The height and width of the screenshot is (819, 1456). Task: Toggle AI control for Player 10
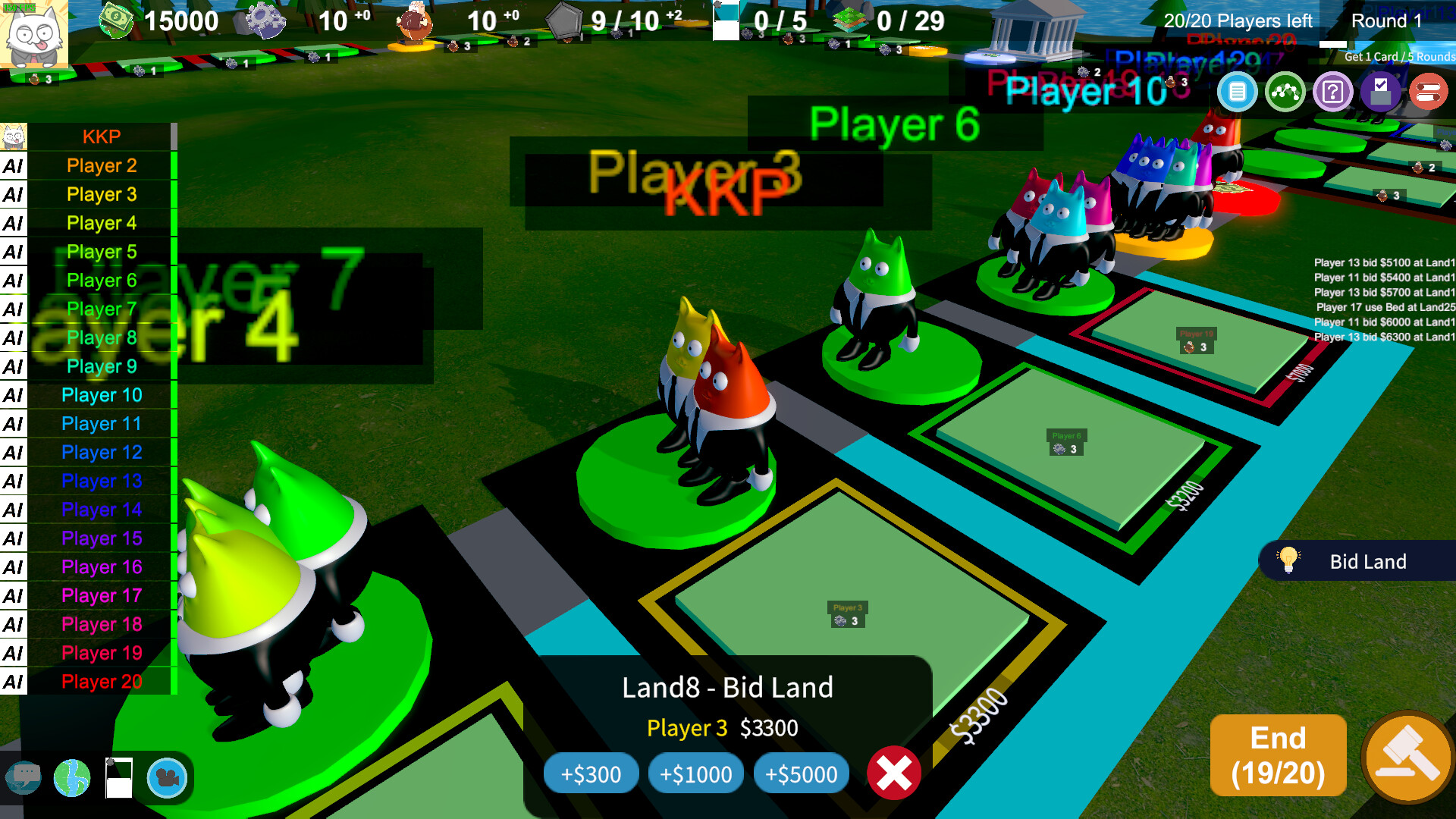click(x=14, y=394)
